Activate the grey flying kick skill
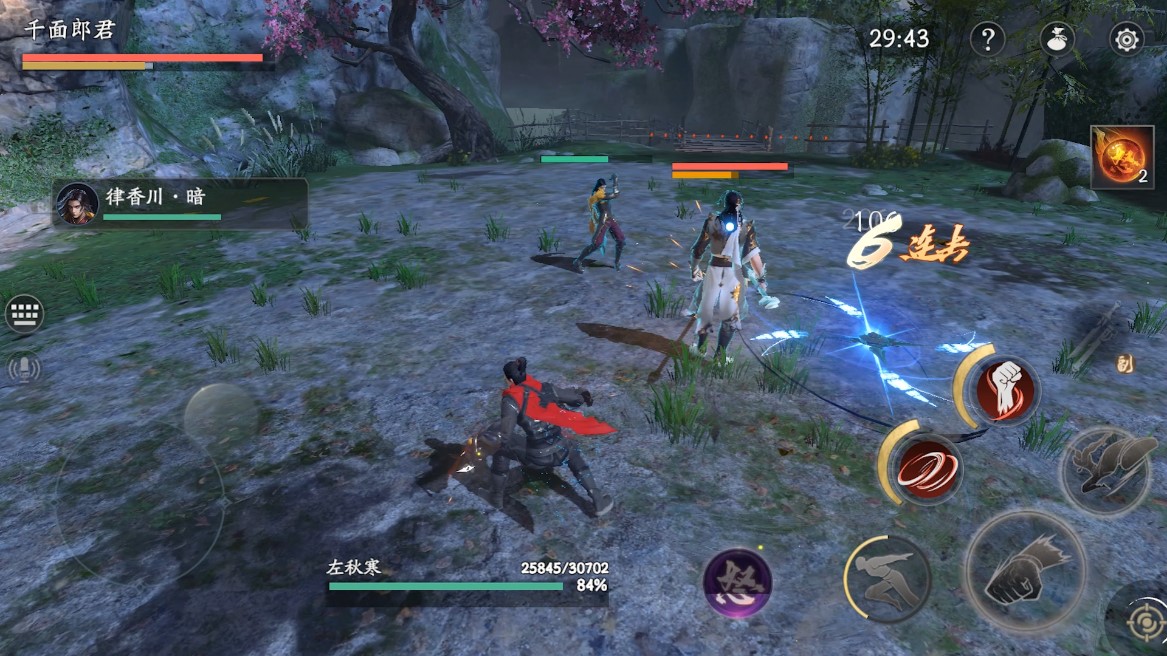Screen dimensions: 1167x656 1107,471
